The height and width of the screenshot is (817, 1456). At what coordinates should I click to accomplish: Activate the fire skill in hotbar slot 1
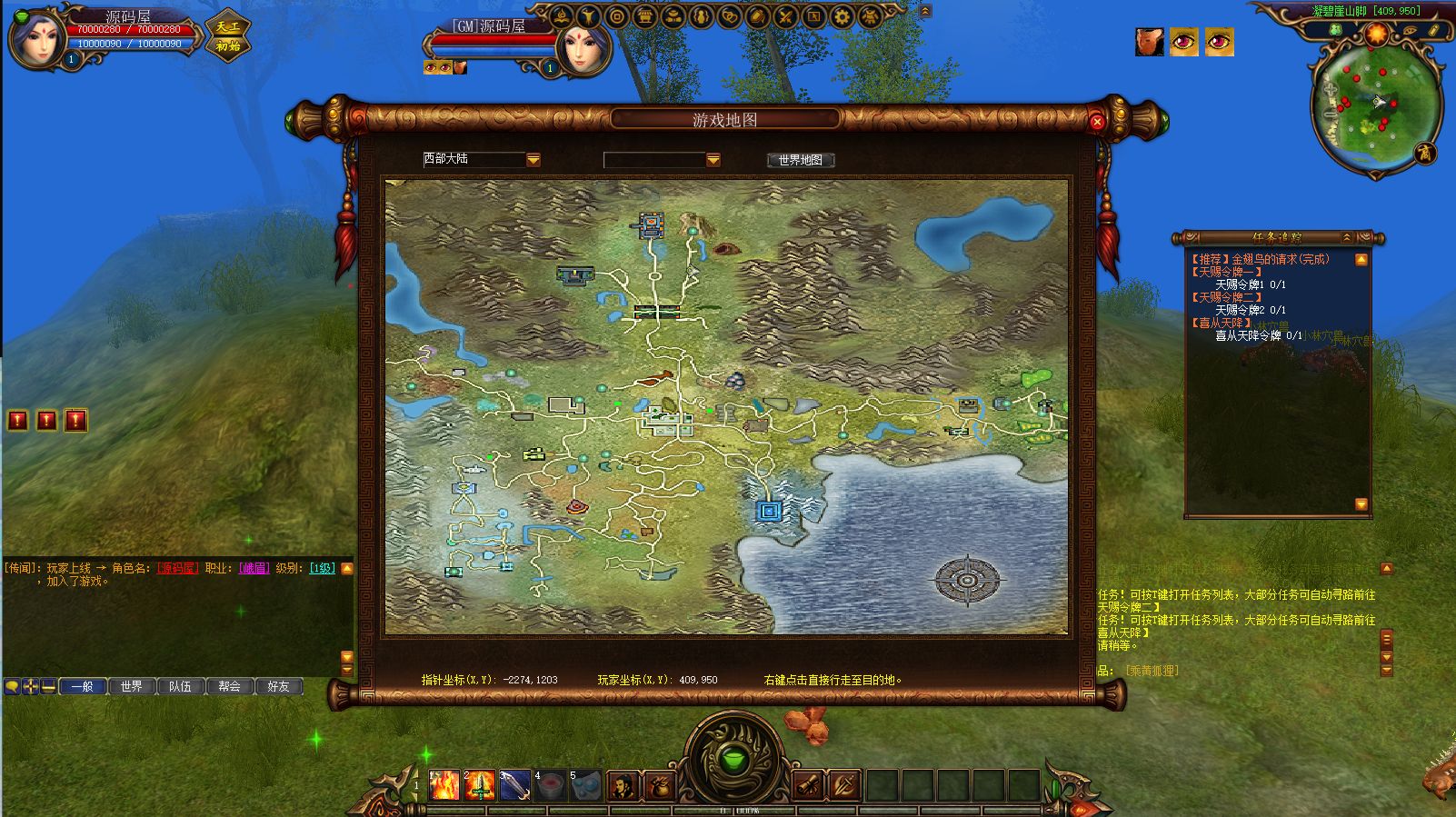point(444,784)
